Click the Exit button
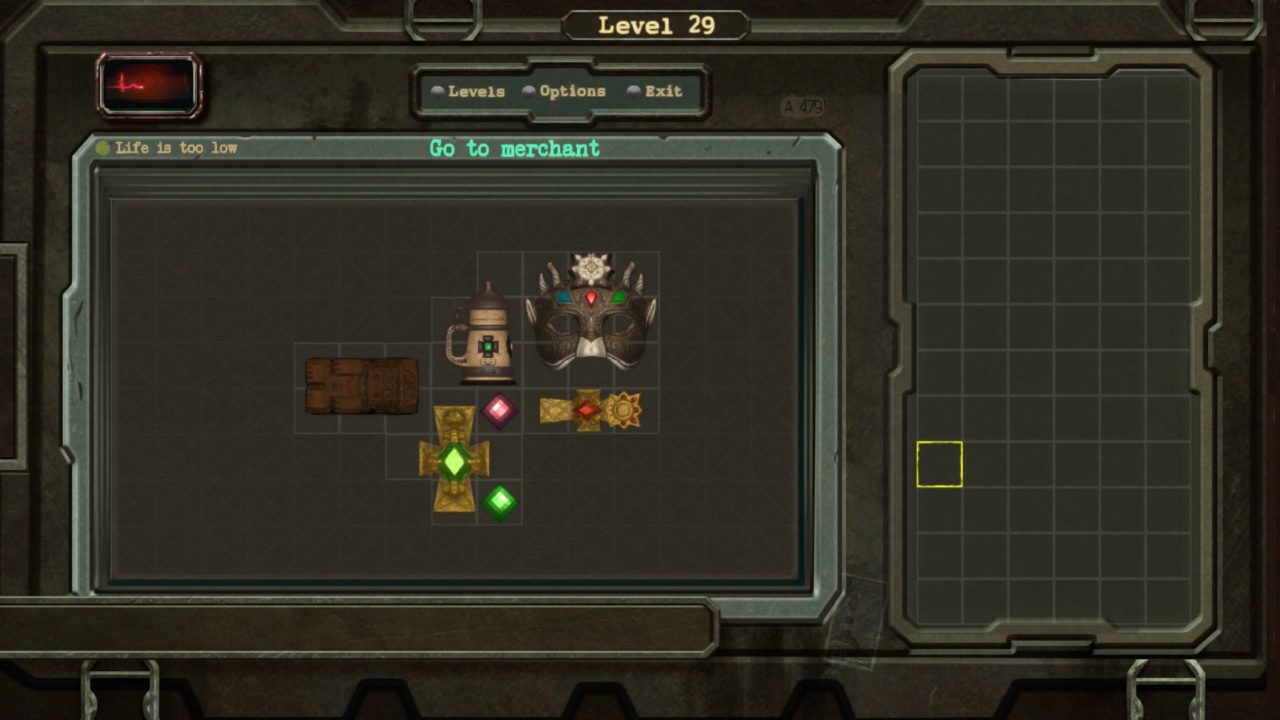This screenshot has height=720, width=1280. click(x=661, y=91)
